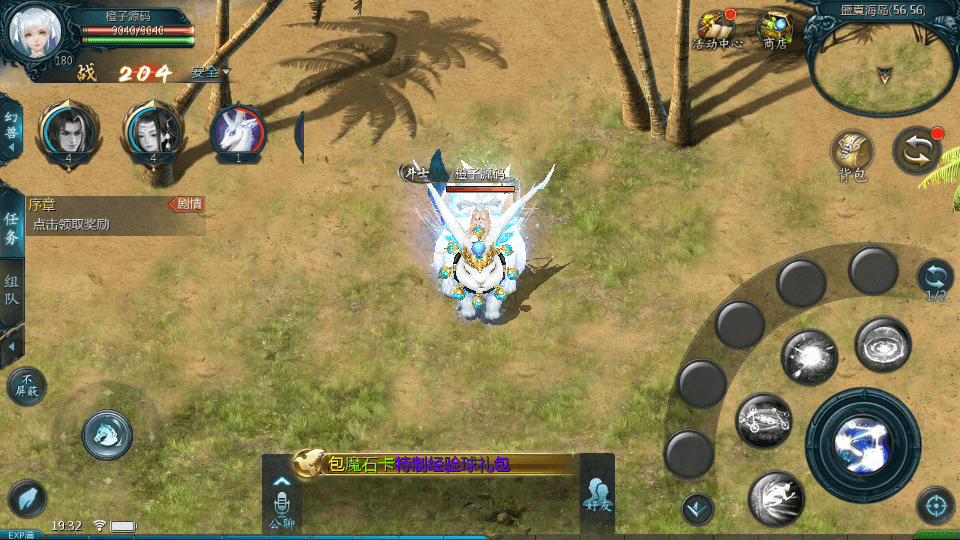Open the 公聊 voice chat microphone
Image resolution: width=960 pixels, height=540 pixels.
[282, 502]
